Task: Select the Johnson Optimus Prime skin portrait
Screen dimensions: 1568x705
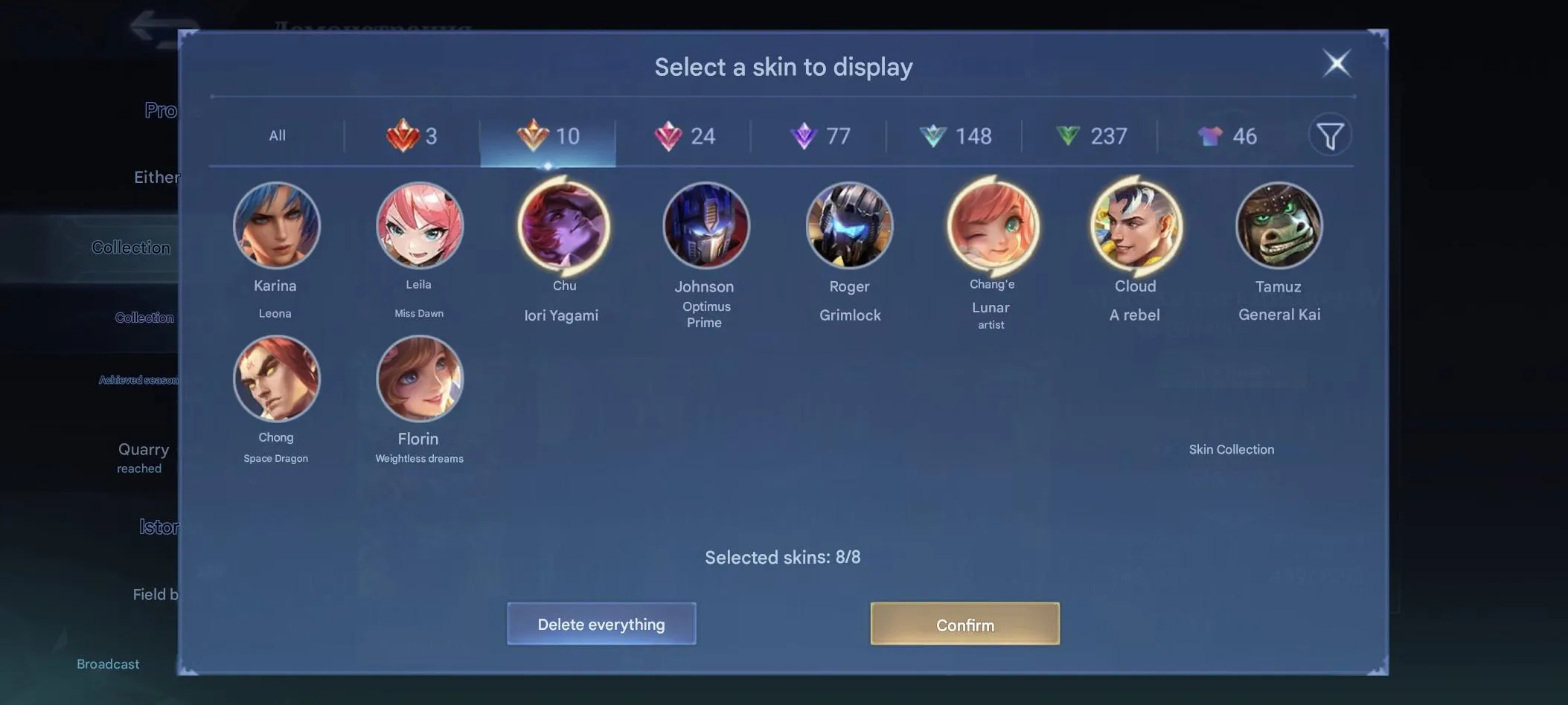Action: 705,225
